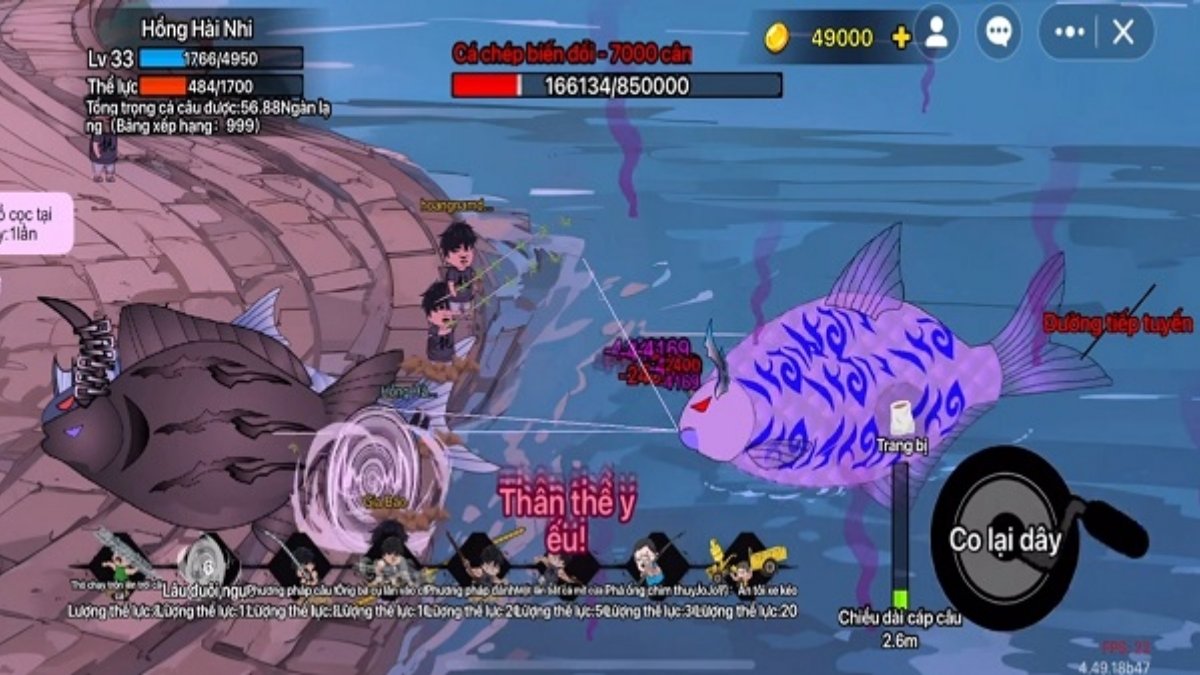This screenshot has width=1200, height=675.
Task: Tap the pink chat bubble notification
Action: tap(35, 222)
